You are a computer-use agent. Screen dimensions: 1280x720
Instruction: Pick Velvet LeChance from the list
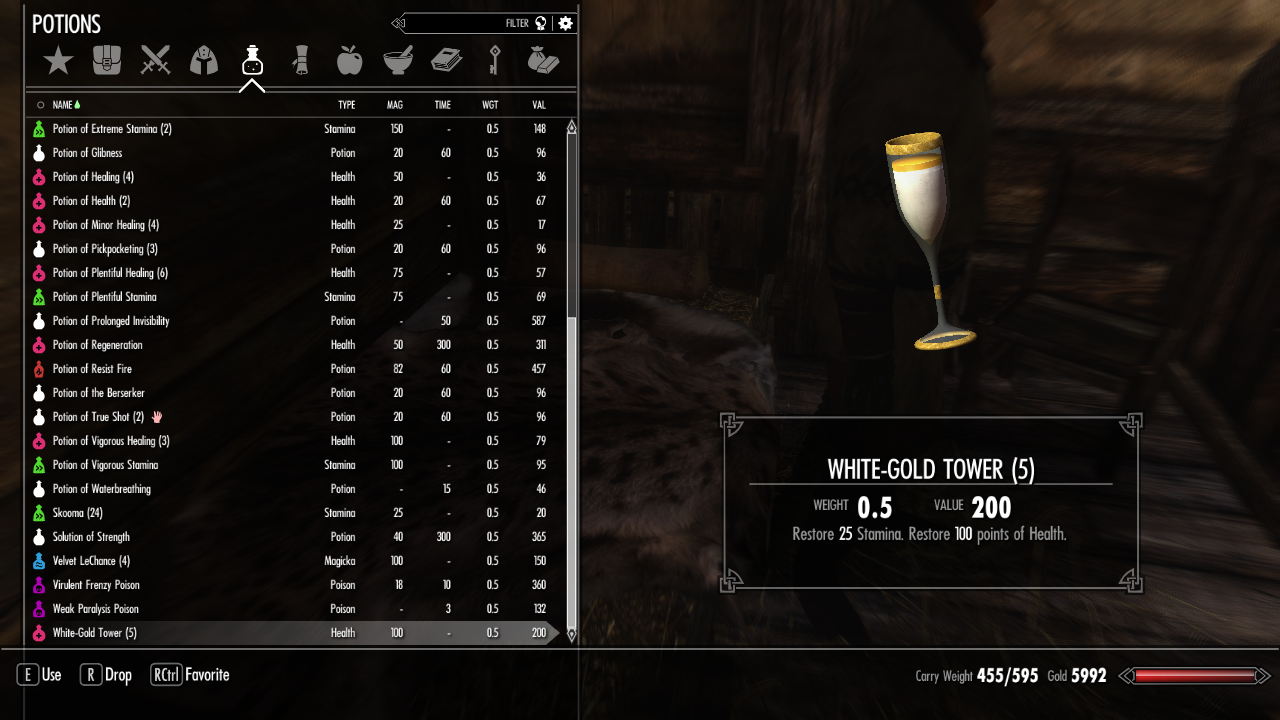(x=91, y=561)
